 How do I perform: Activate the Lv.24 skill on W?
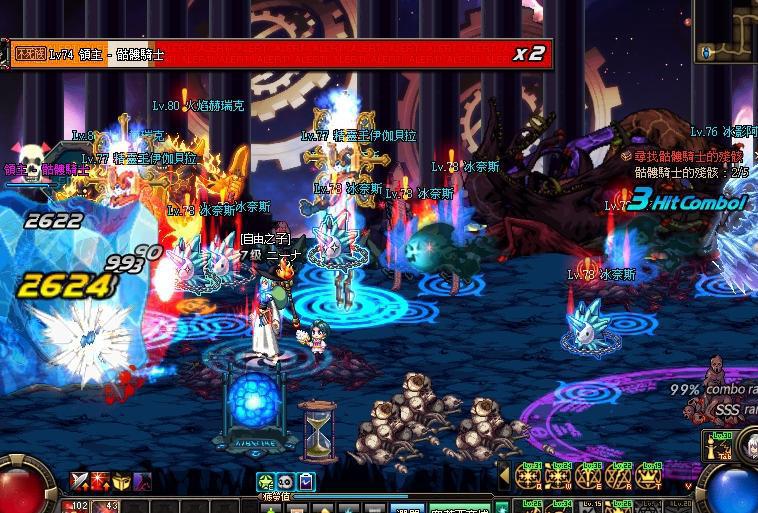point(560,478)
